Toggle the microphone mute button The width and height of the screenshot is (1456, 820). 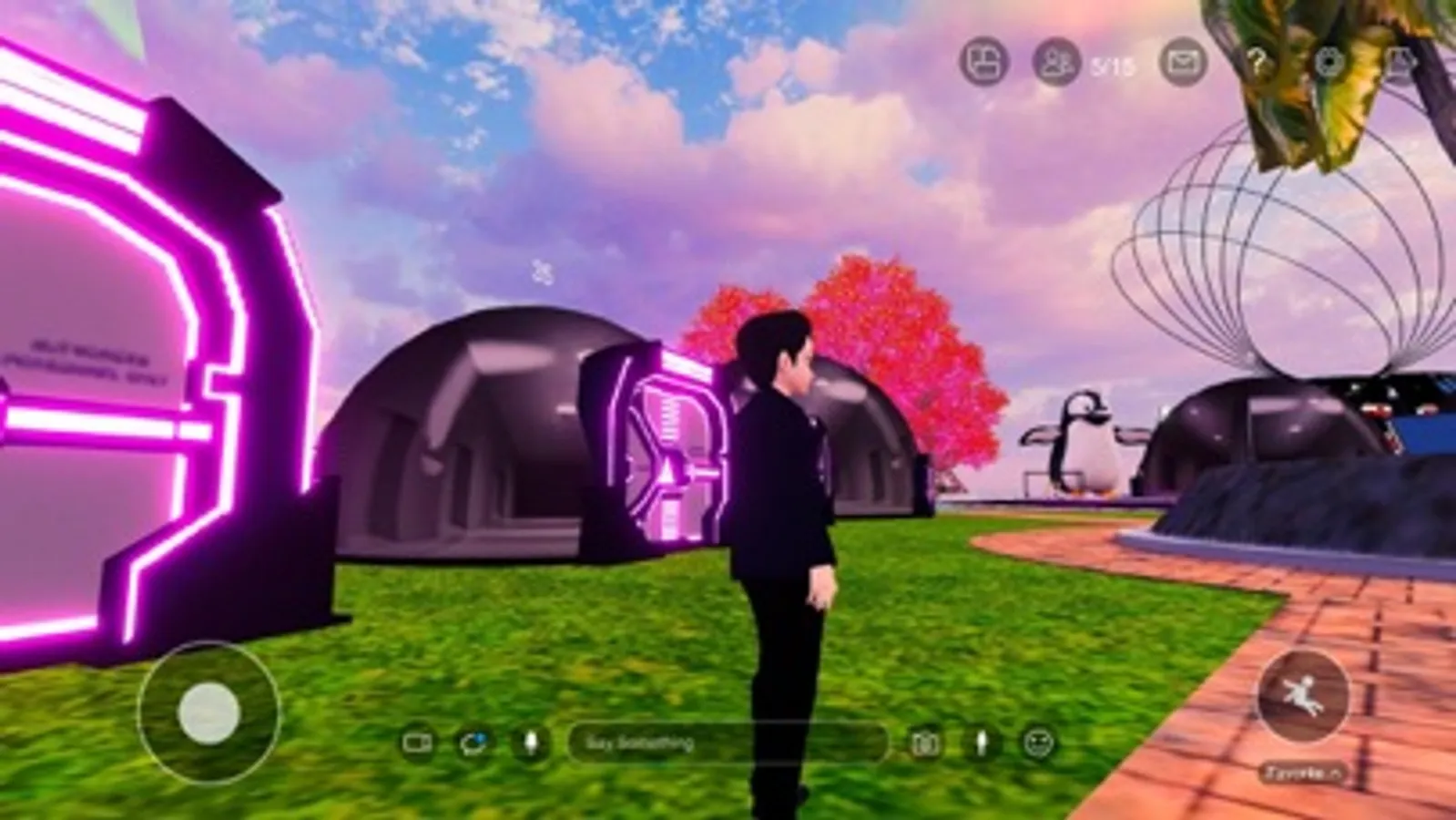(x=530, y=743)
